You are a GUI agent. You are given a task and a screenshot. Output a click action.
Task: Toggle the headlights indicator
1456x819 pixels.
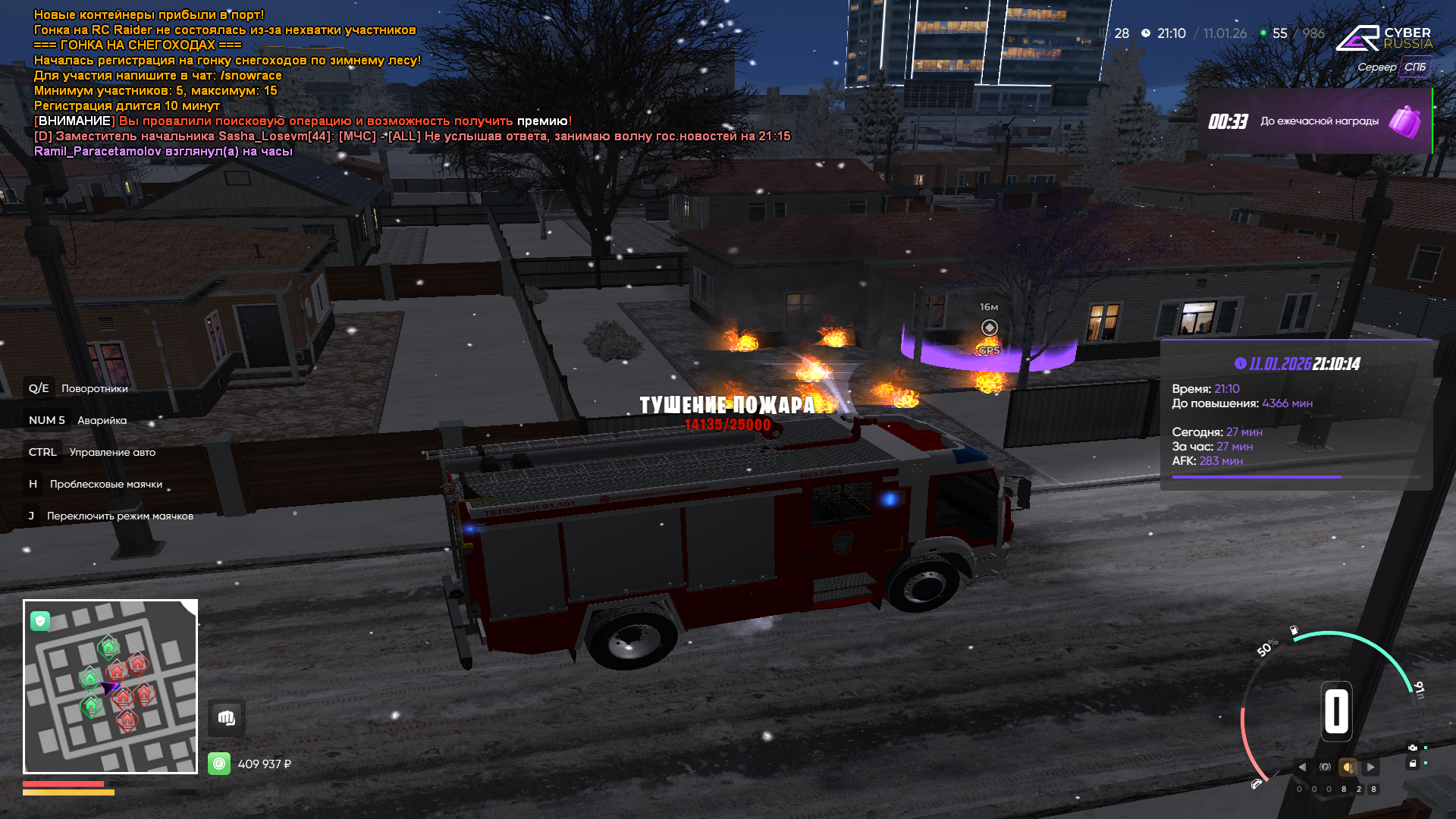point(1348,767)
